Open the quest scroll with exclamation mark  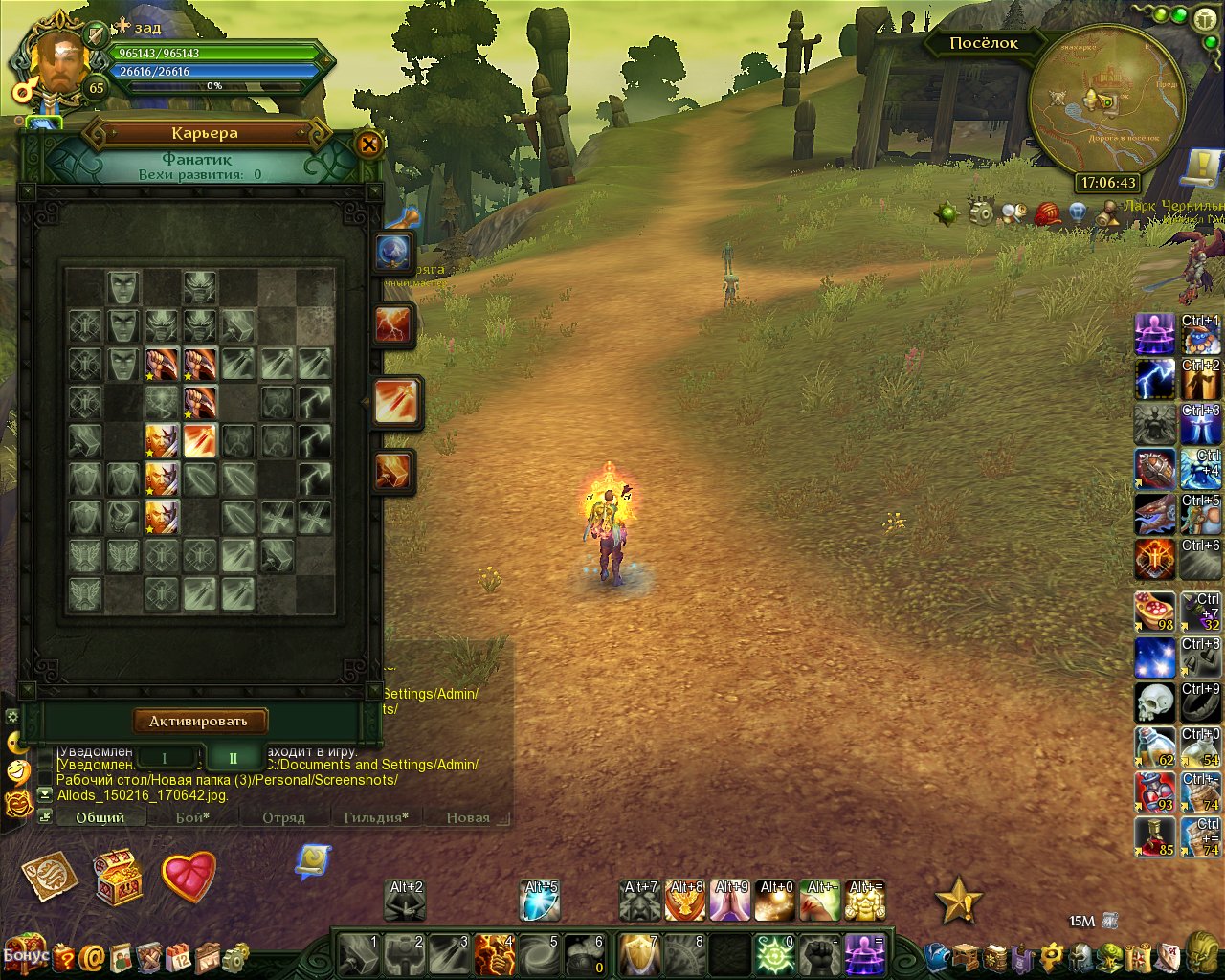[x=1200, y=169]
